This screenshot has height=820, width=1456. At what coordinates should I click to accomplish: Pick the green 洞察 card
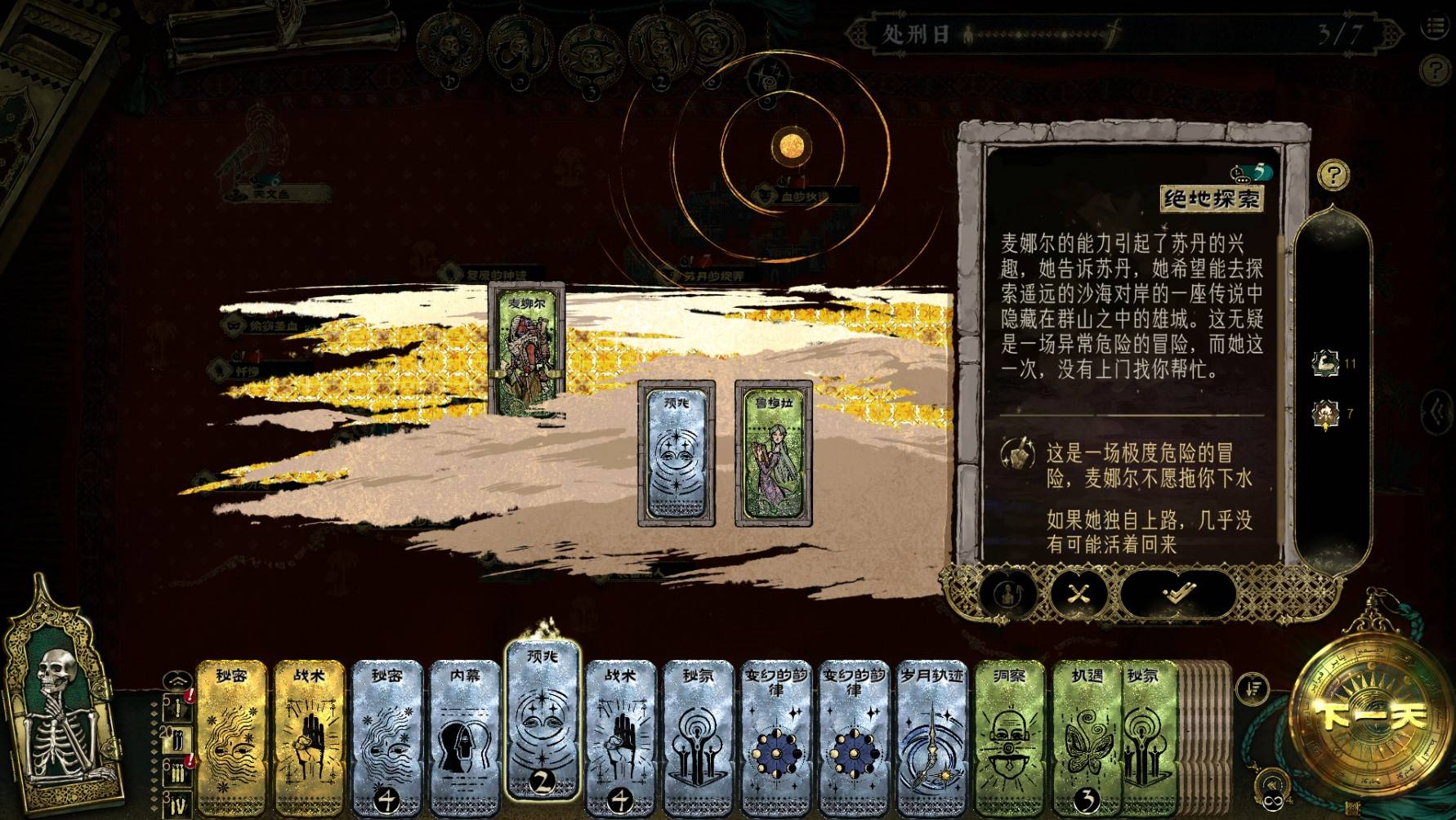pos(1010,735)
